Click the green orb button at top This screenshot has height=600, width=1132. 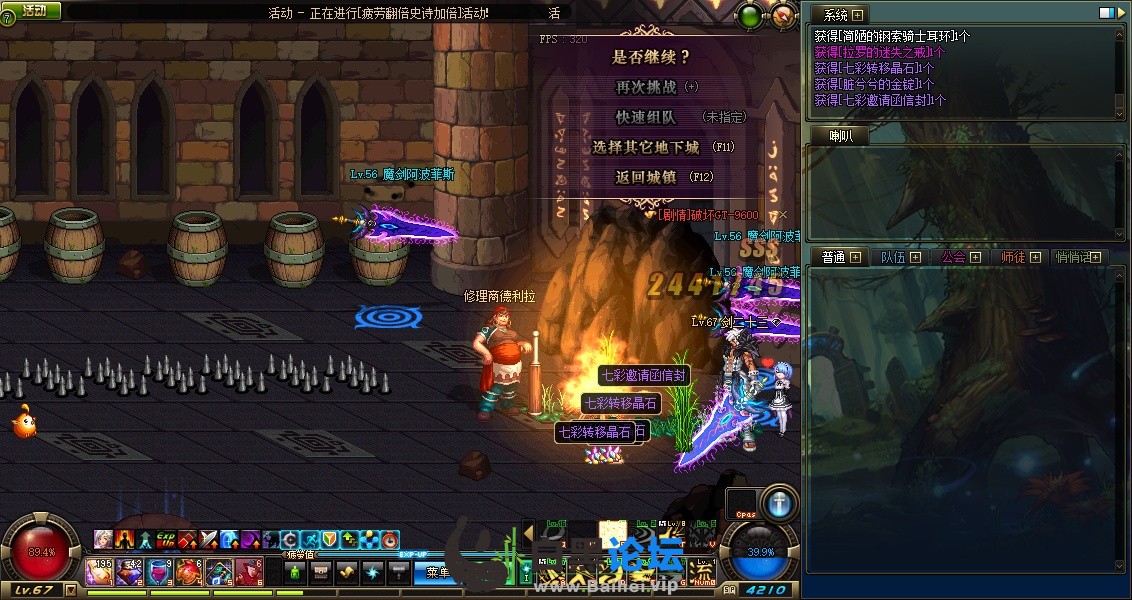[x=749, y=15]
